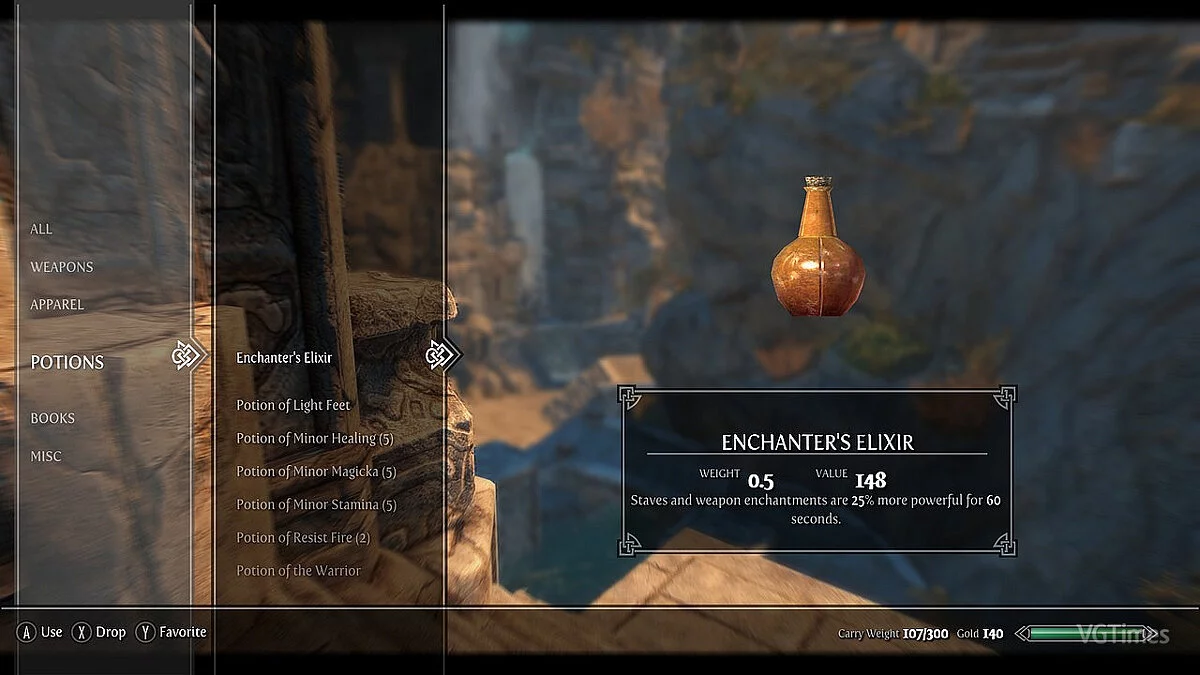Select Enchanter's Elixir in the list

[284, 357]
